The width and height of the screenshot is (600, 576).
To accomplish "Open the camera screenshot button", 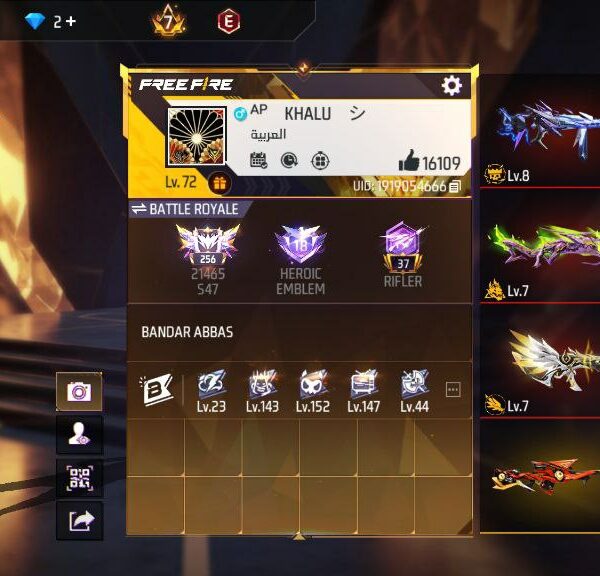I will coord(79,392).
